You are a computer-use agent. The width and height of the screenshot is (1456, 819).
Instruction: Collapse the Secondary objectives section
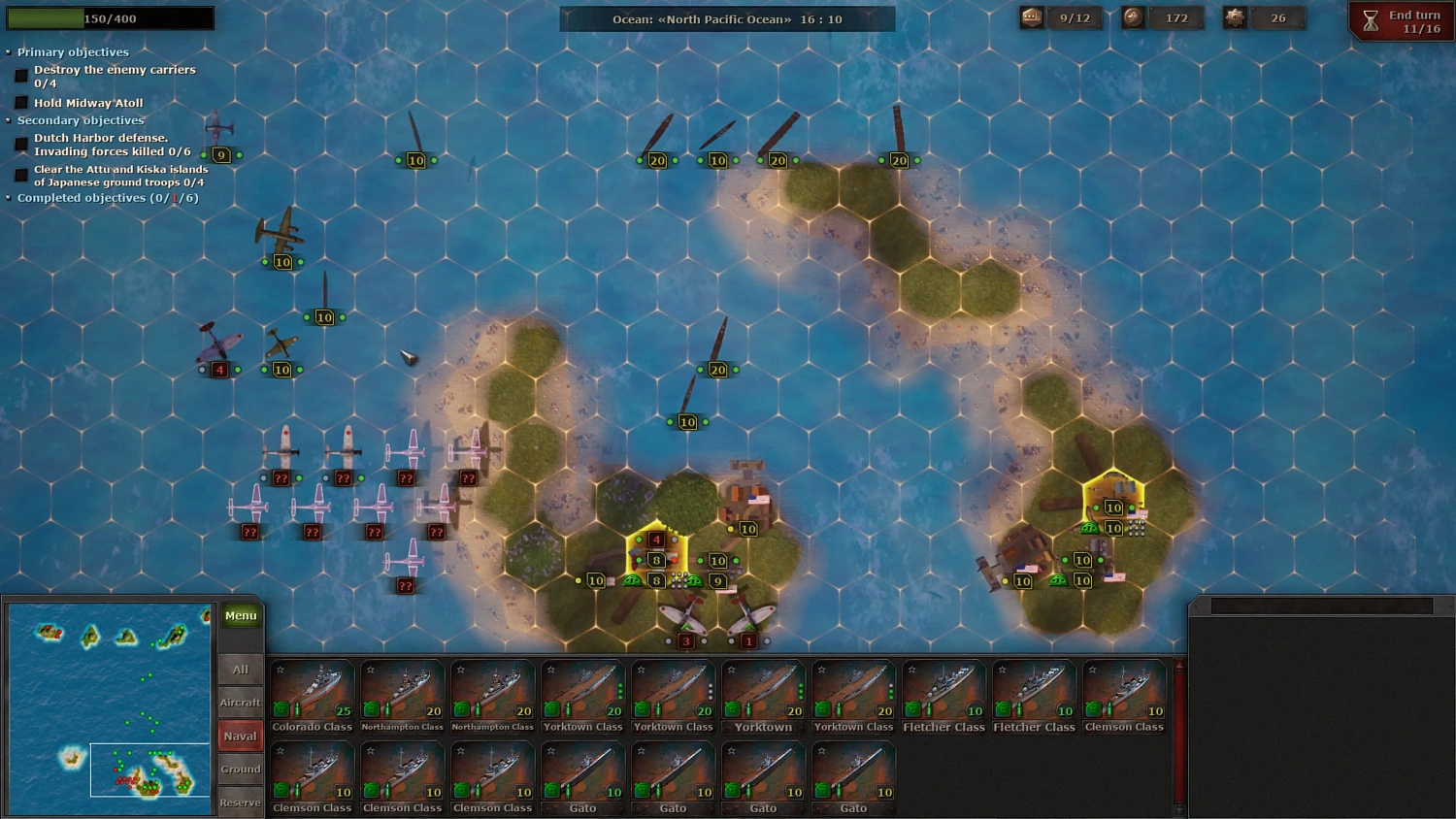click(8, 120)
